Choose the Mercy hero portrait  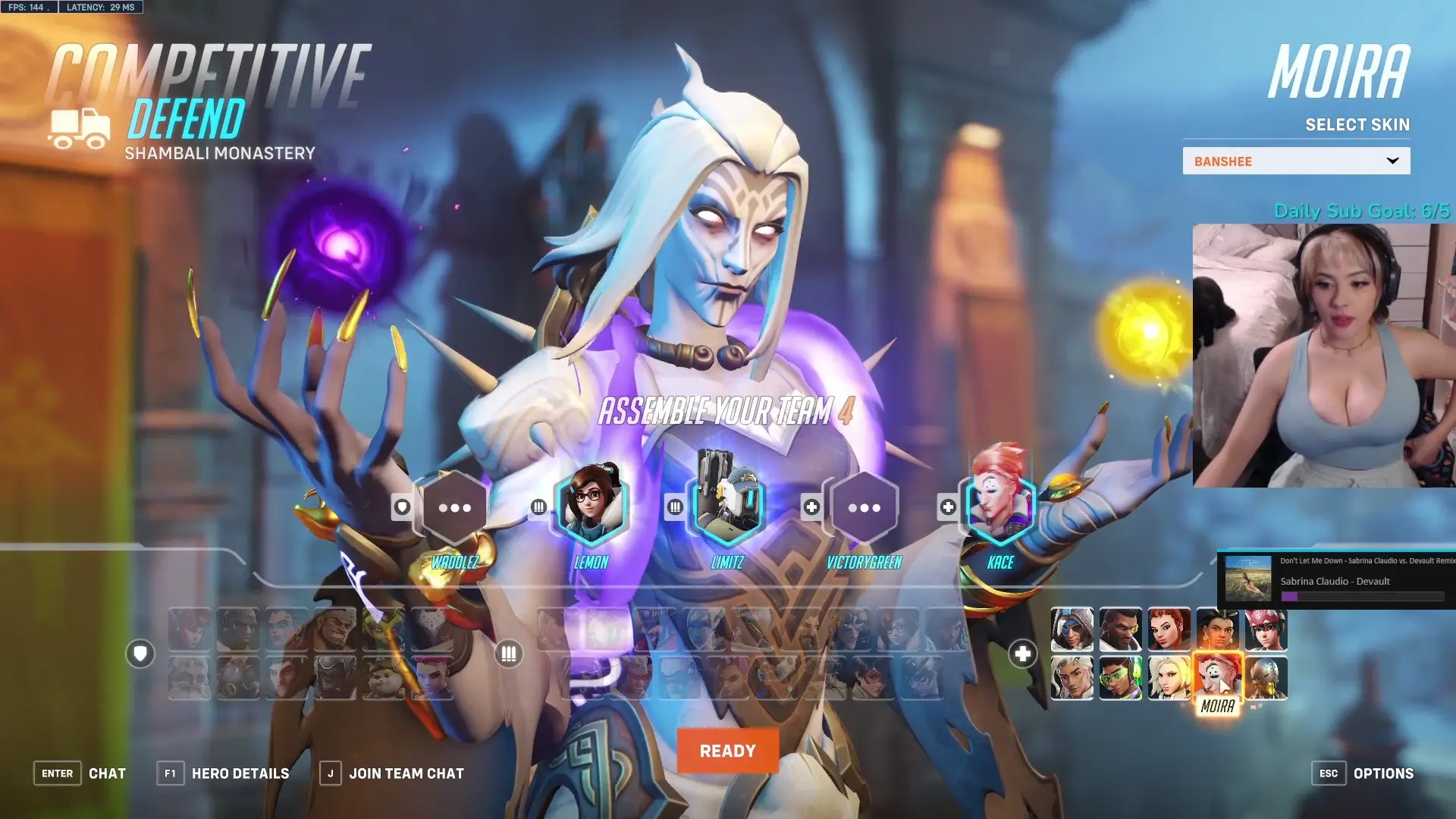(1169, 678)
